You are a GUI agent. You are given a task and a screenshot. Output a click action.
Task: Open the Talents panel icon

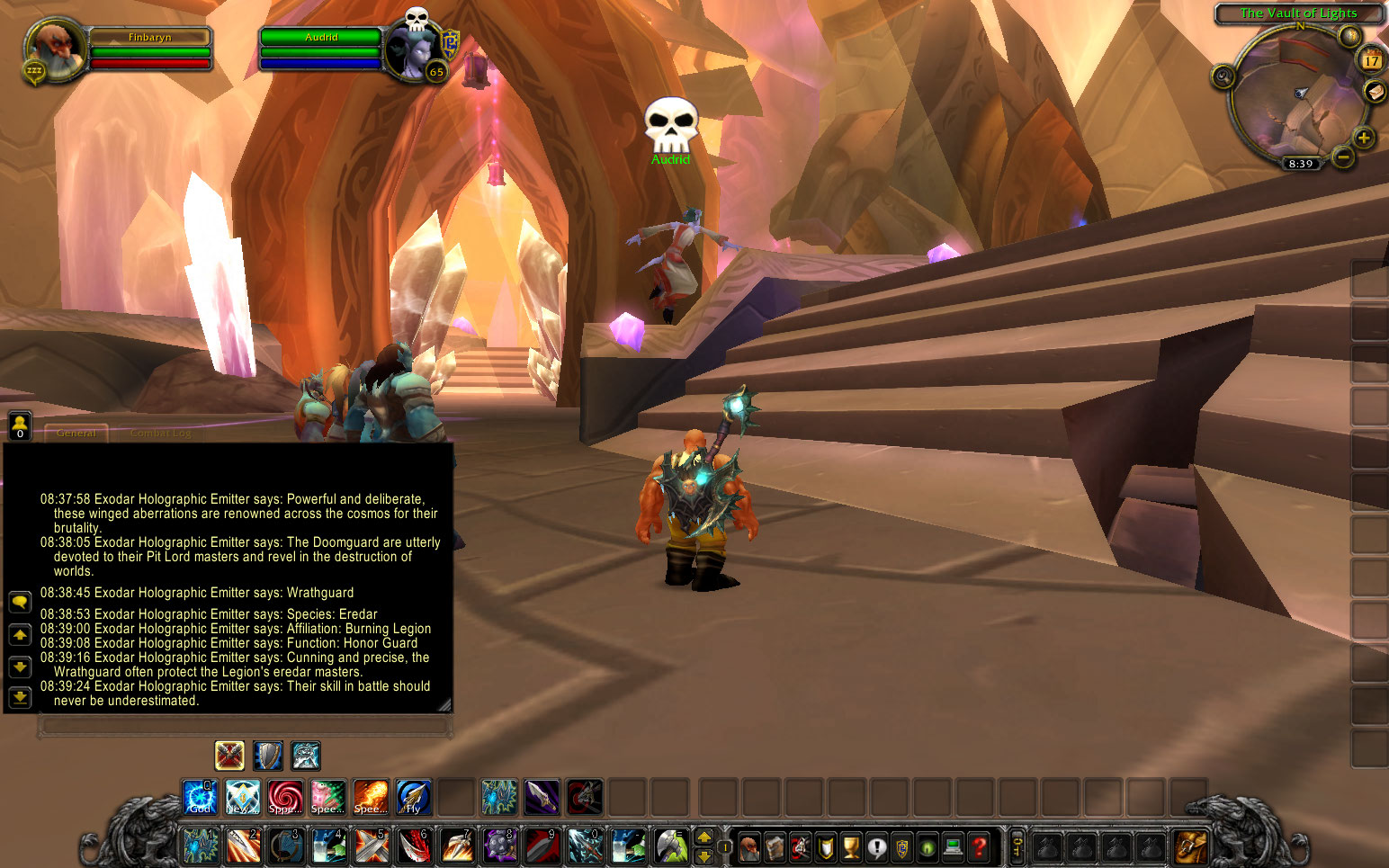pos(800,847)
